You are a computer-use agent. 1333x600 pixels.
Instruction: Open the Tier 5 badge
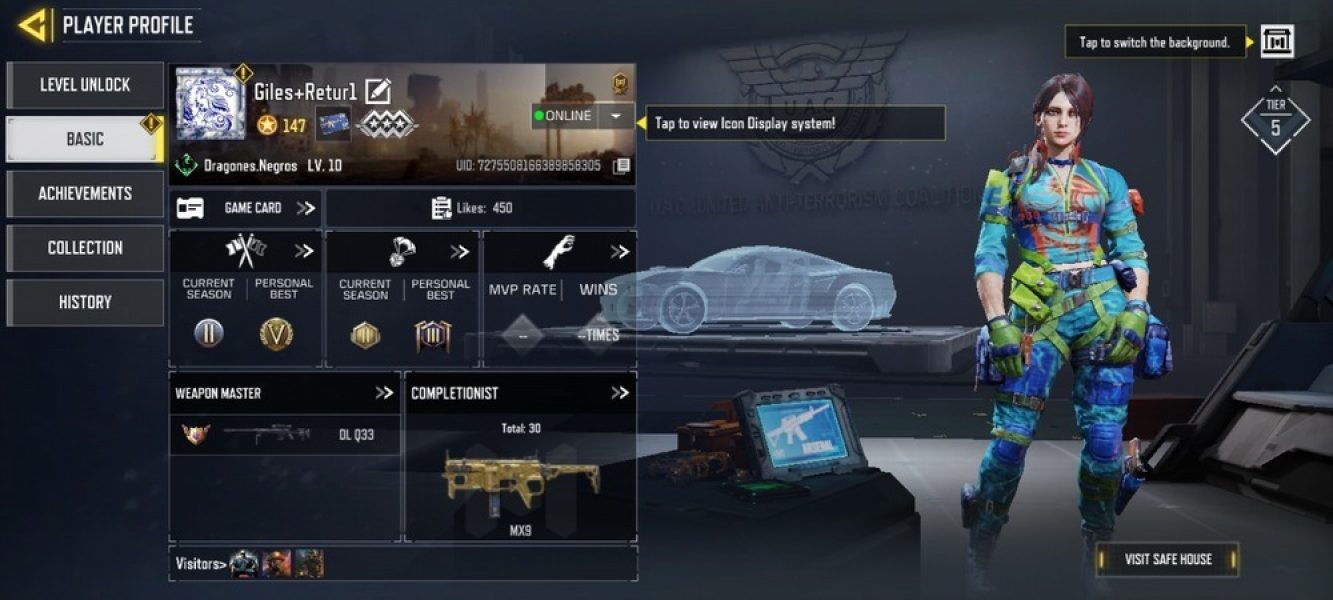point(1275,119)
